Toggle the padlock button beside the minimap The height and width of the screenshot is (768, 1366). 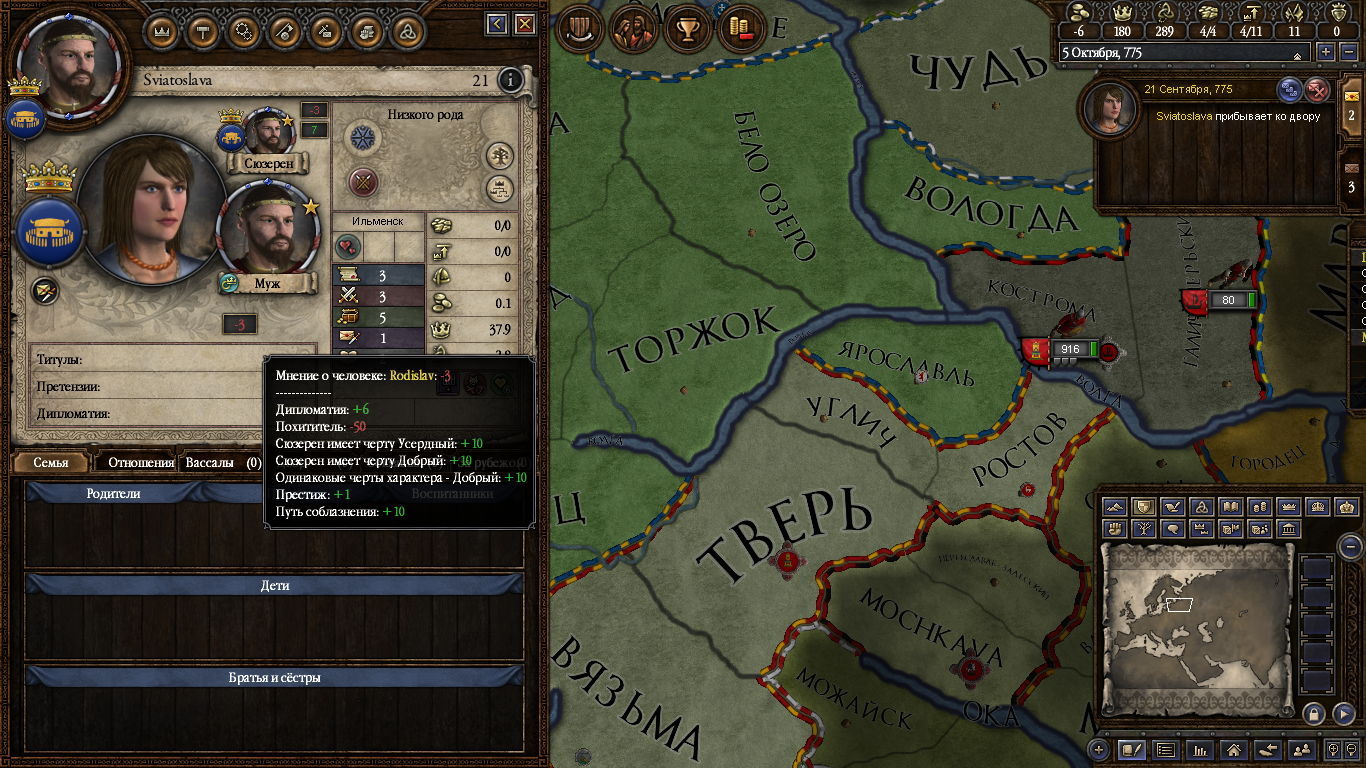click(x=1313, y=713)
